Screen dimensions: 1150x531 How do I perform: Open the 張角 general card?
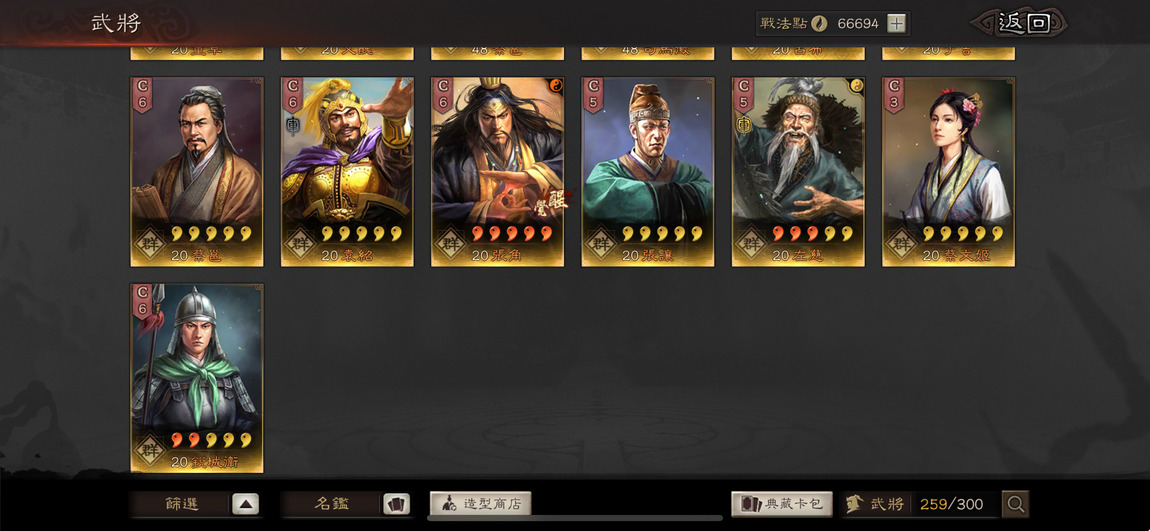pyautogui.click(x=497, y=171)
